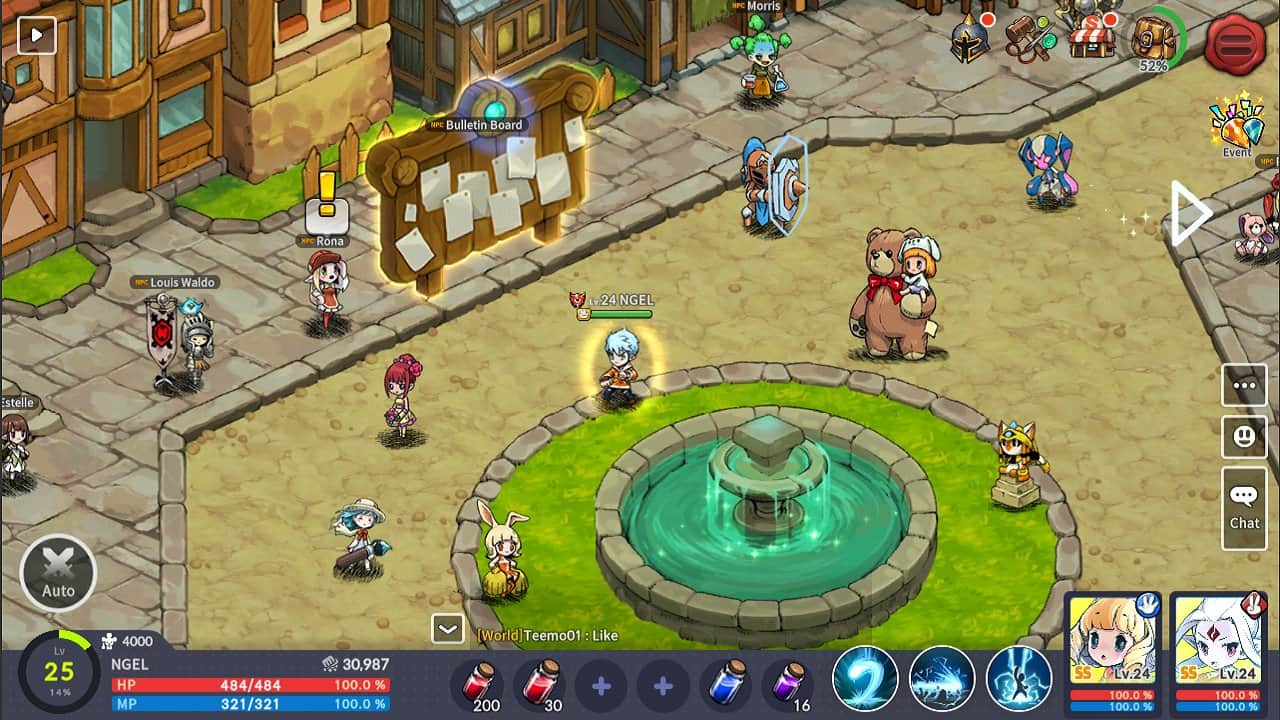The width and height of the screenshot is (1280, 720).
Task: Open the emoji face button
Action: [x=1244, y=437]
